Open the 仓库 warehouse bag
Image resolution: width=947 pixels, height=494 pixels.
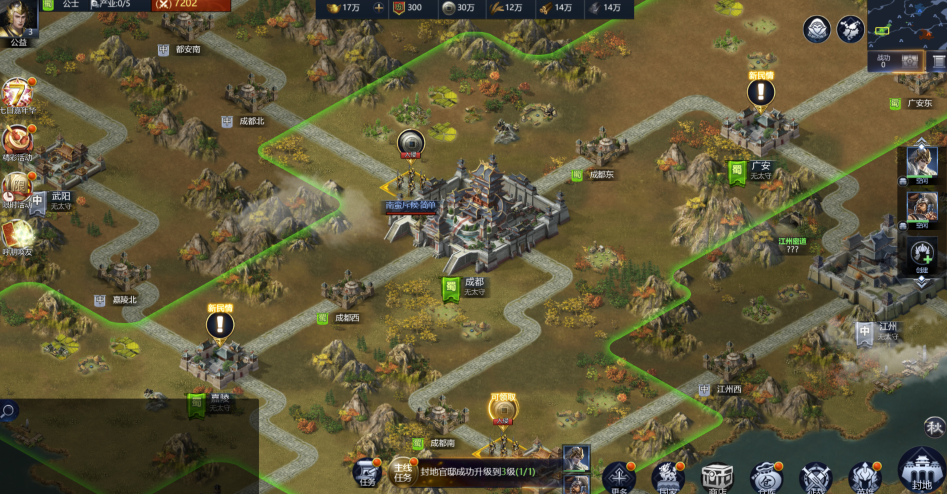click(767, 477)
